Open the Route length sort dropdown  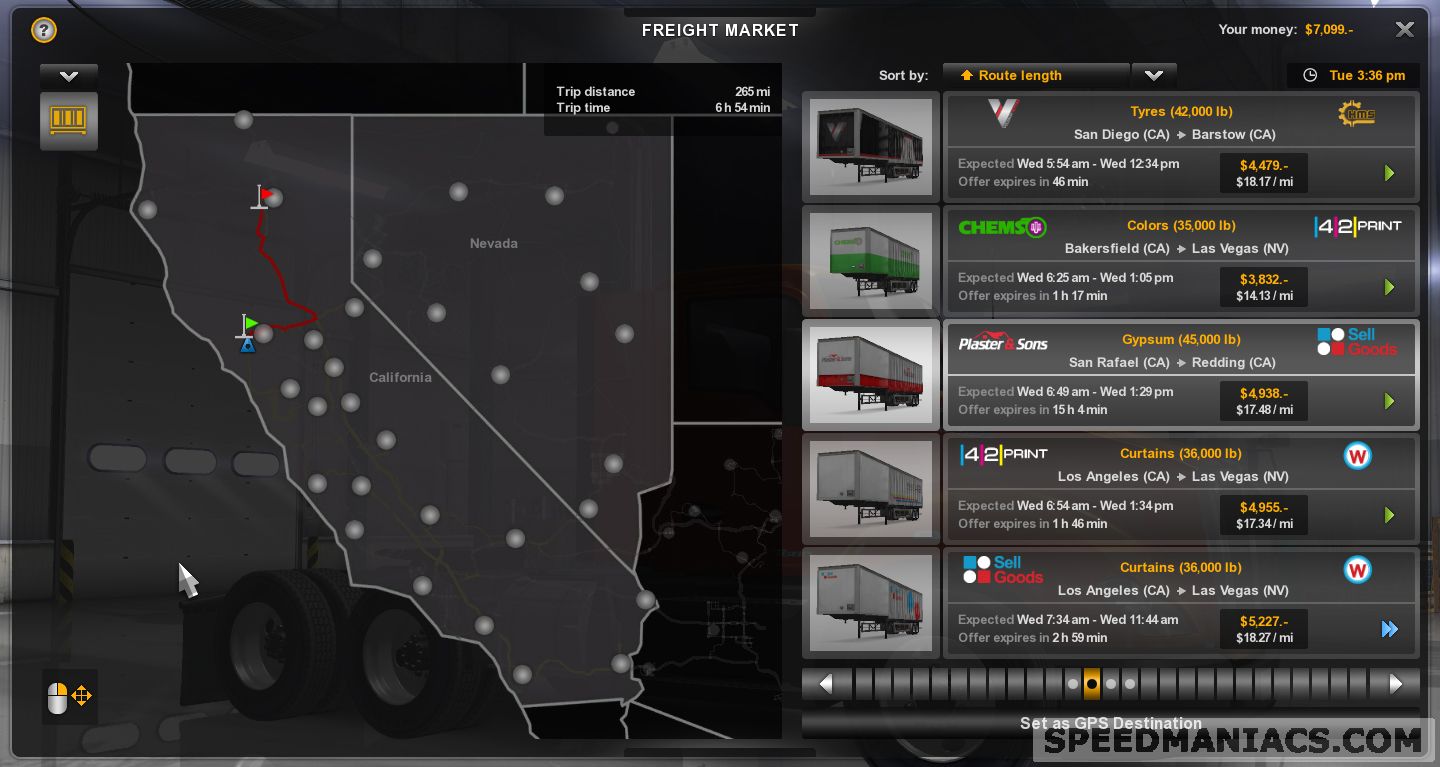tap(1035, 76)
